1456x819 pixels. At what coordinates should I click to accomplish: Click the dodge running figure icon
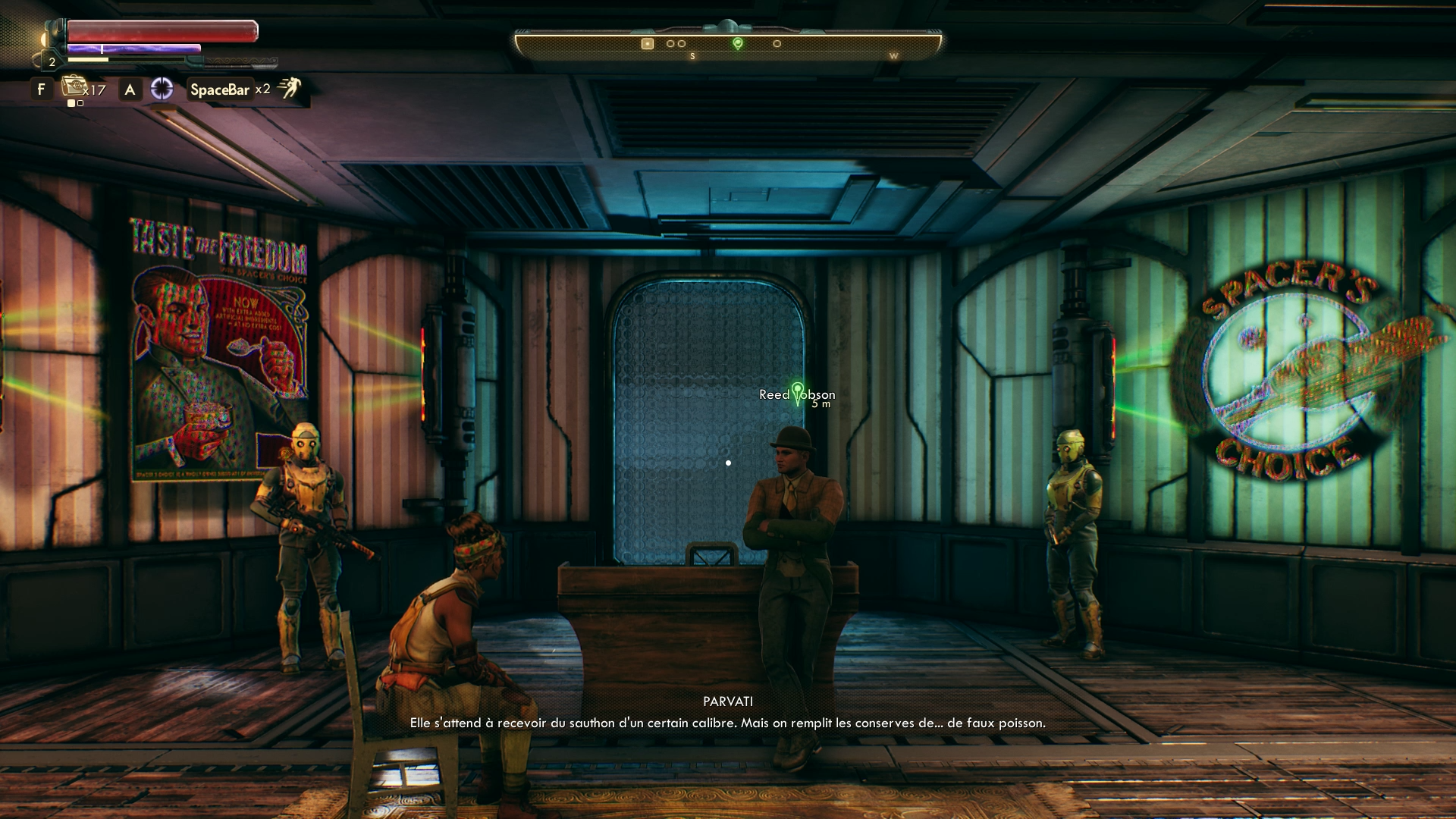pyautogui.click(x=289, y=88)
